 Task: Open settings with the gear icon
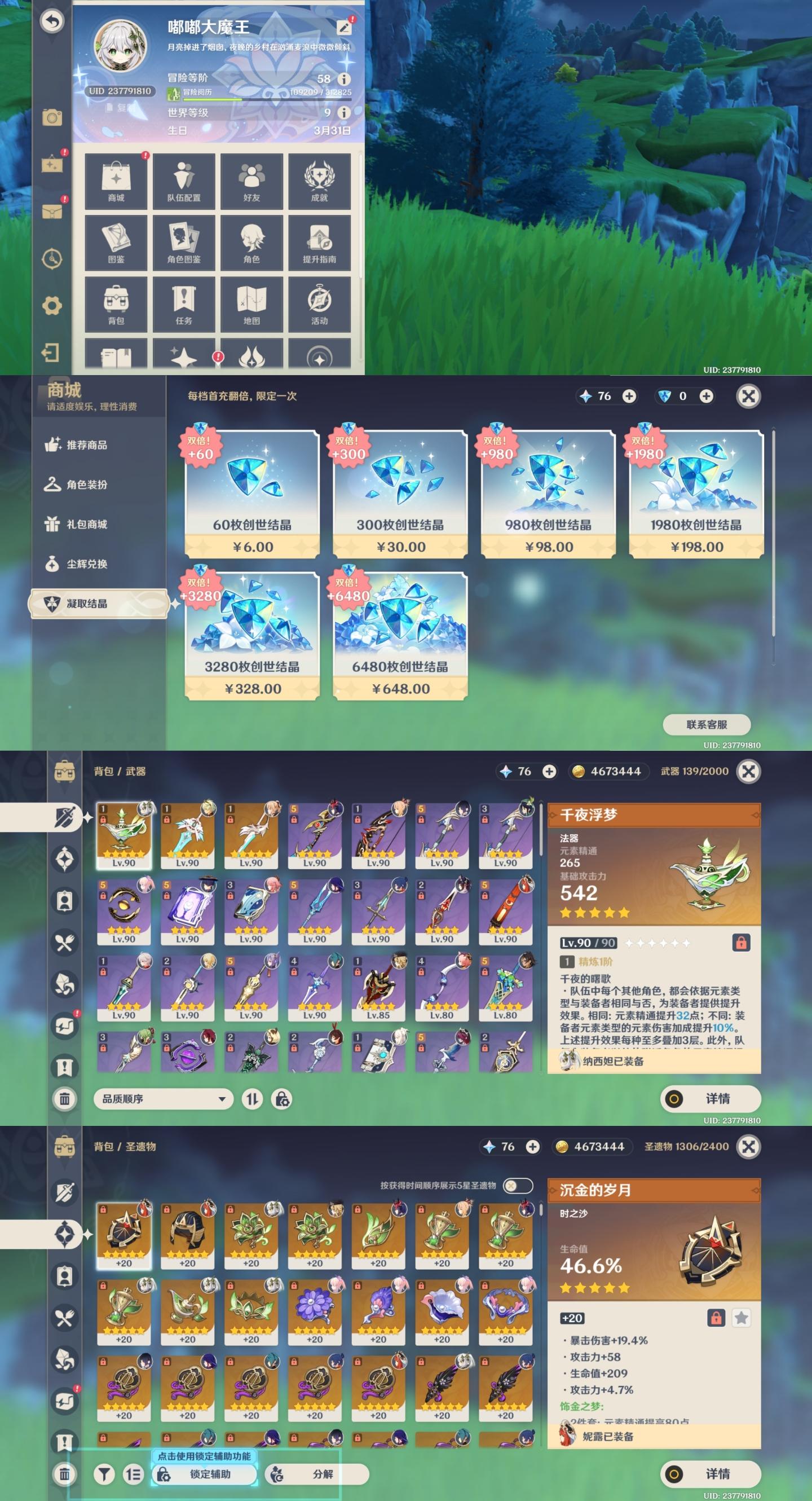point(52,305)
